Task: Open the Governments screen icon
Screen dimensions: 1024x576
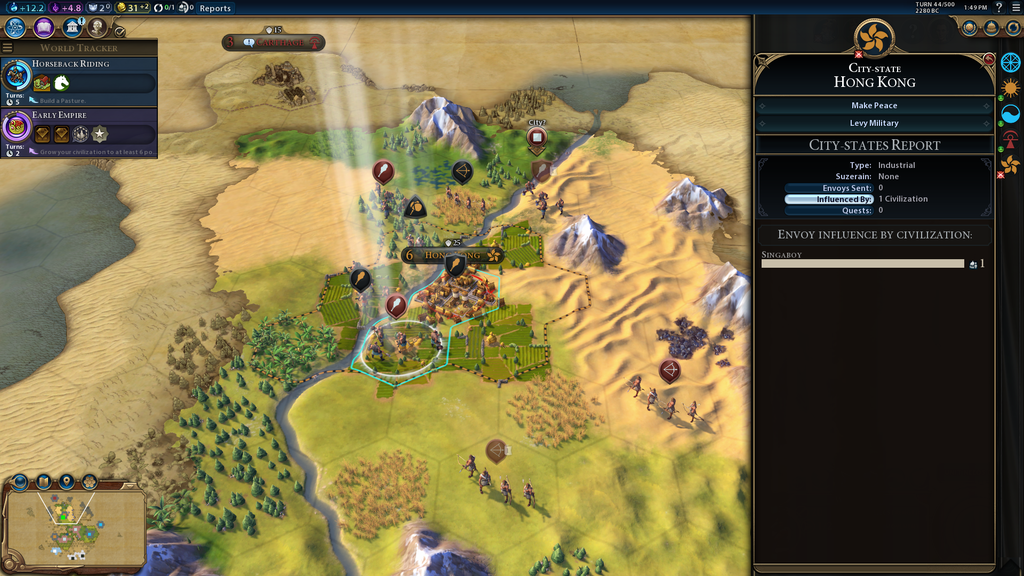Action: coord(72,28)
